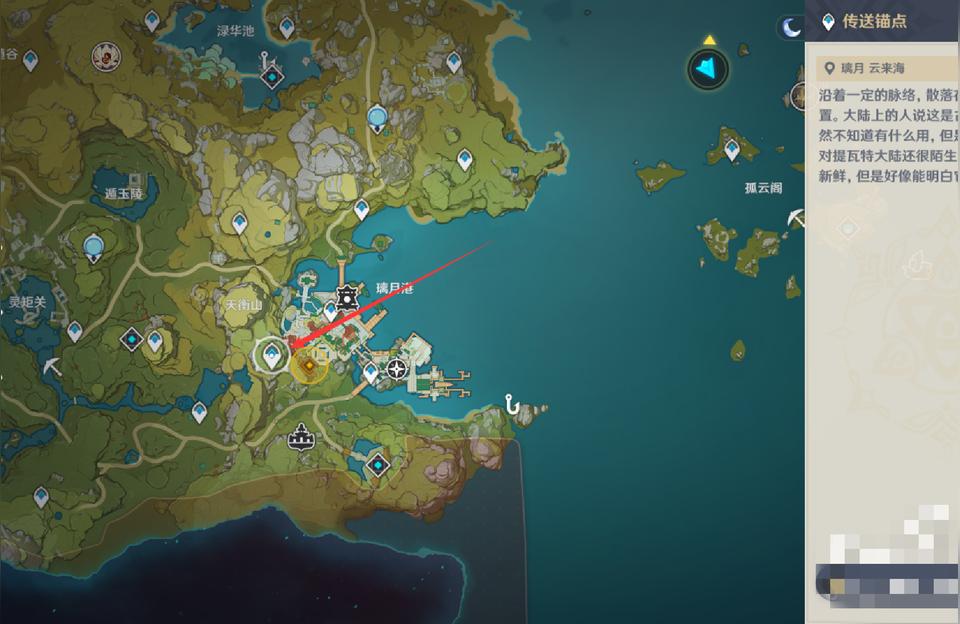This screenshot has height=624, width=960.
Task: Select the waypoint just left of the spiked marker
Action: [330, 311]
